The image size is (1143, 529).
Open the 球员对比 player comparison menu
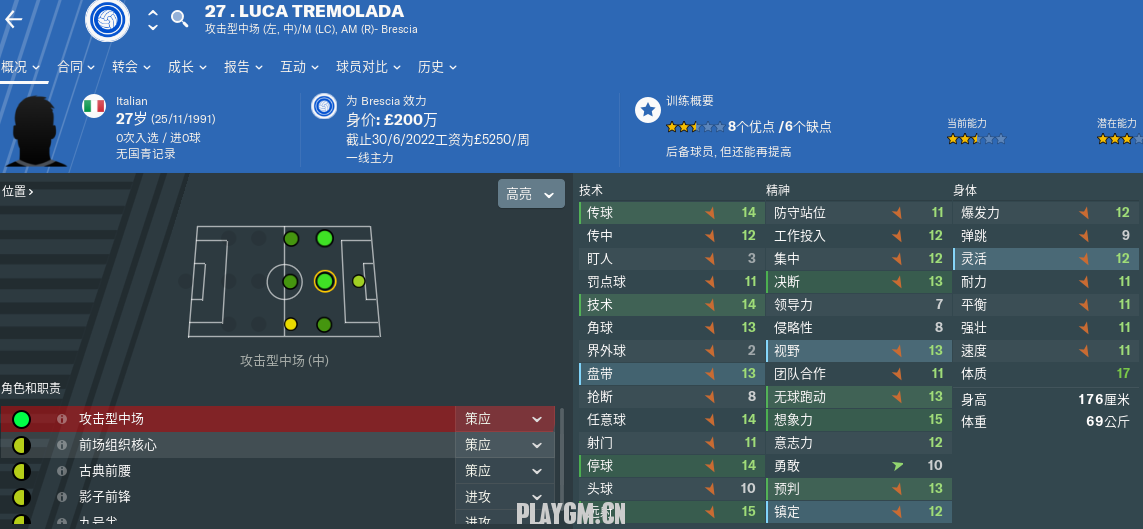point(368,67)
